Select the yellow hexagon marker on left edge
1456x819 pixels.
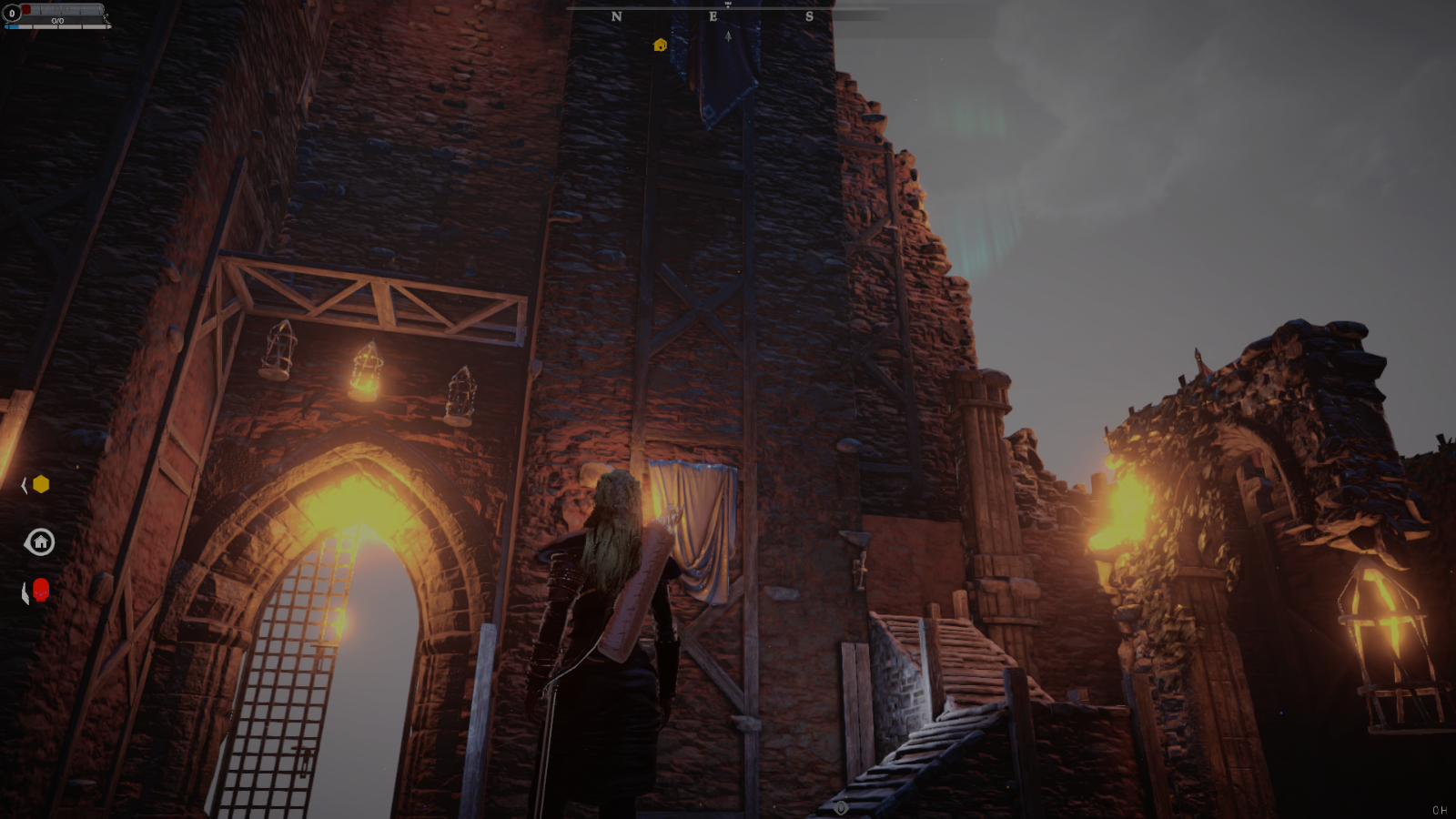41,484
